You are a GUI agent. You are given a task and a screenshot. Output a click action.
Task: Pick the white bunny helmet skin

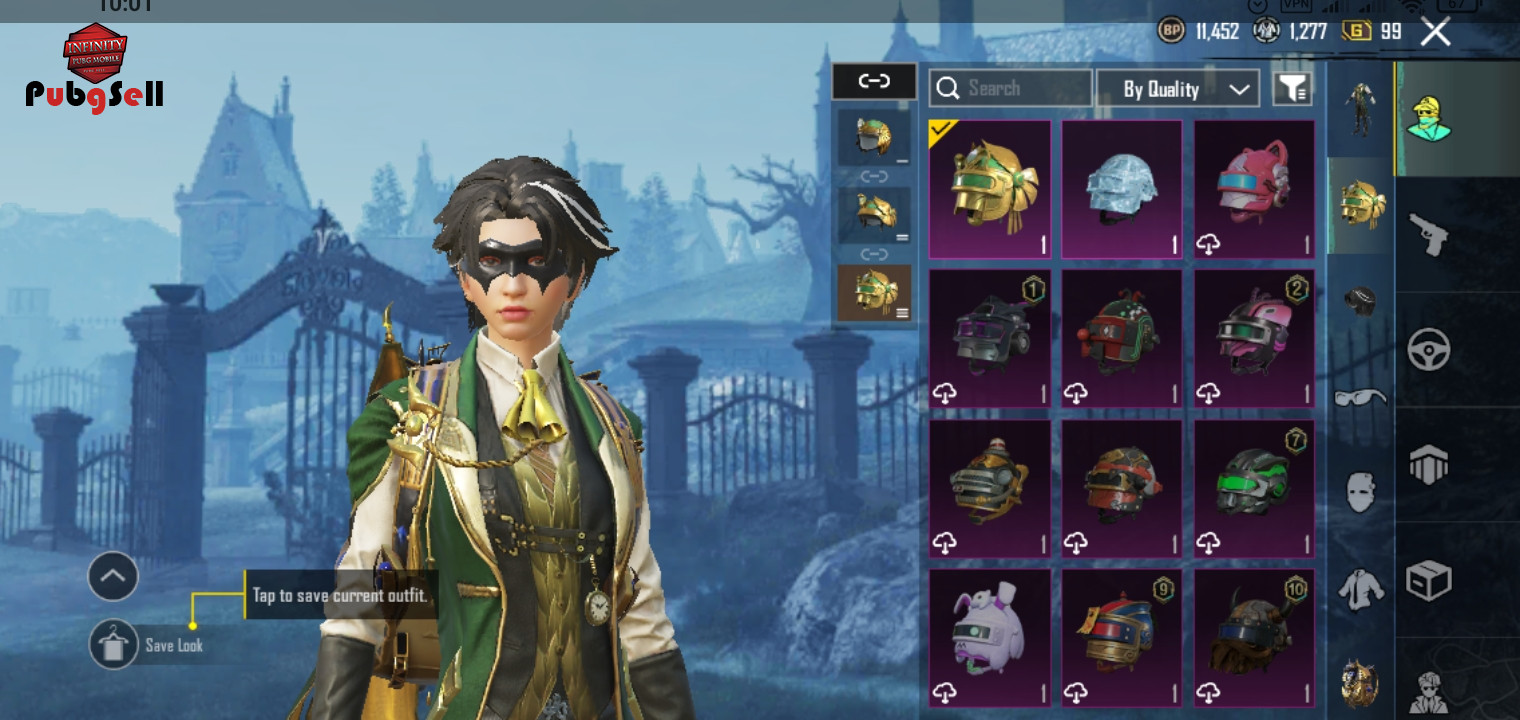(x=989, y=638)
